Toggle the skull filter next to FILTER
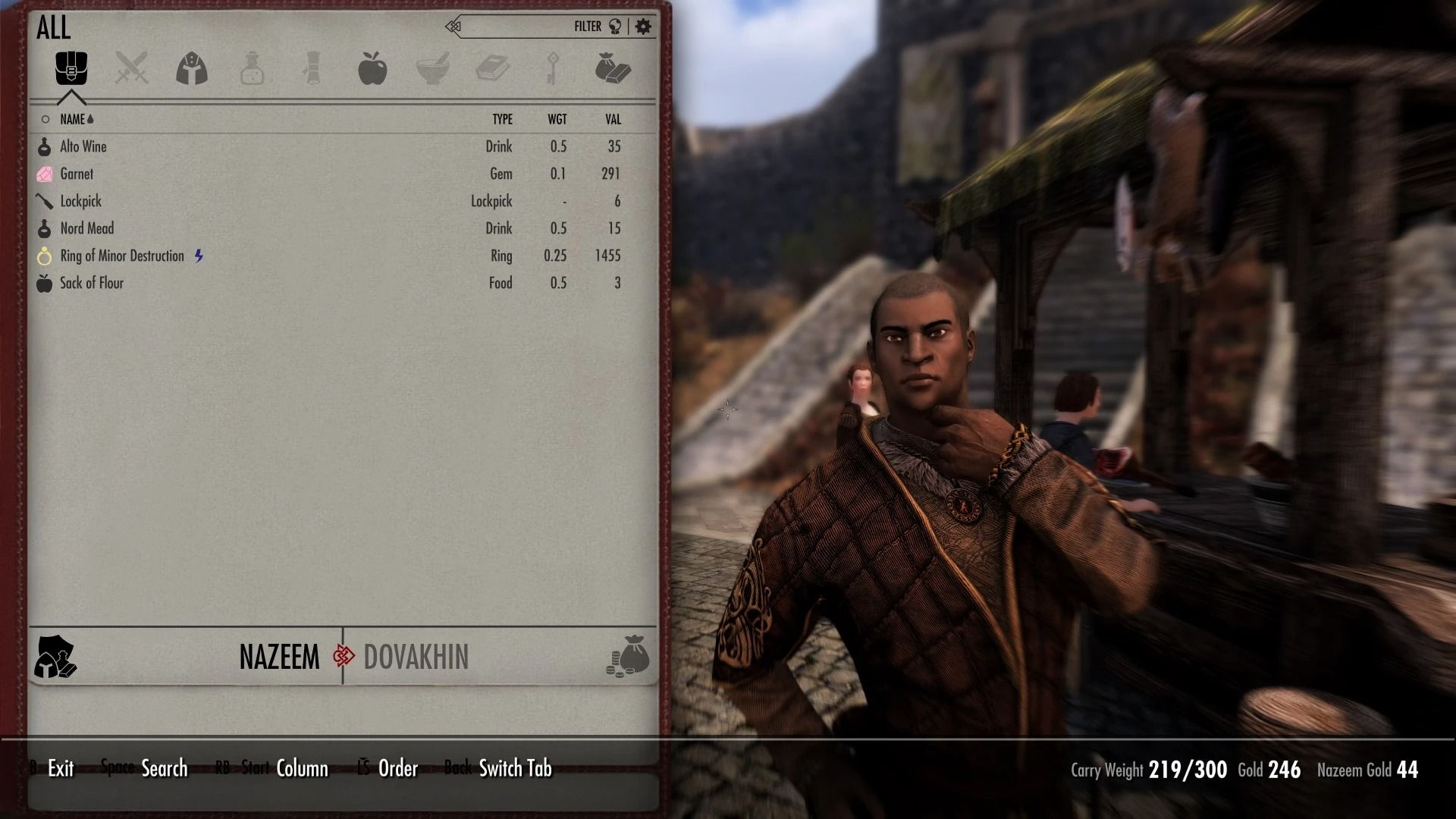1456x819 pixels. [615, 25]
